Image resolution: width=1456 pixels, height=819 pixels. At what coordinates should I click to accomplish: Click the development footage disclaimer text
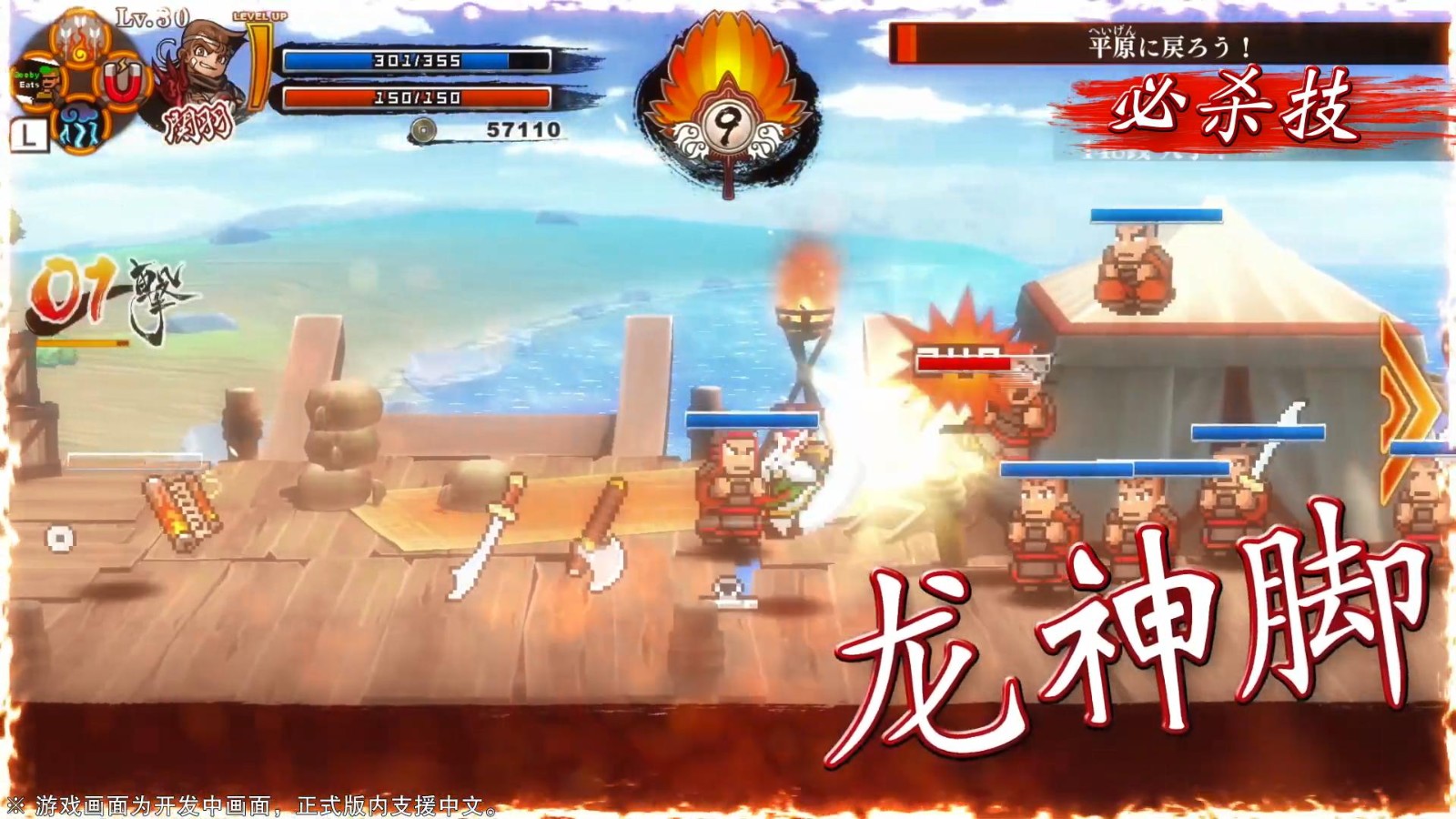[x=255, y=805]
